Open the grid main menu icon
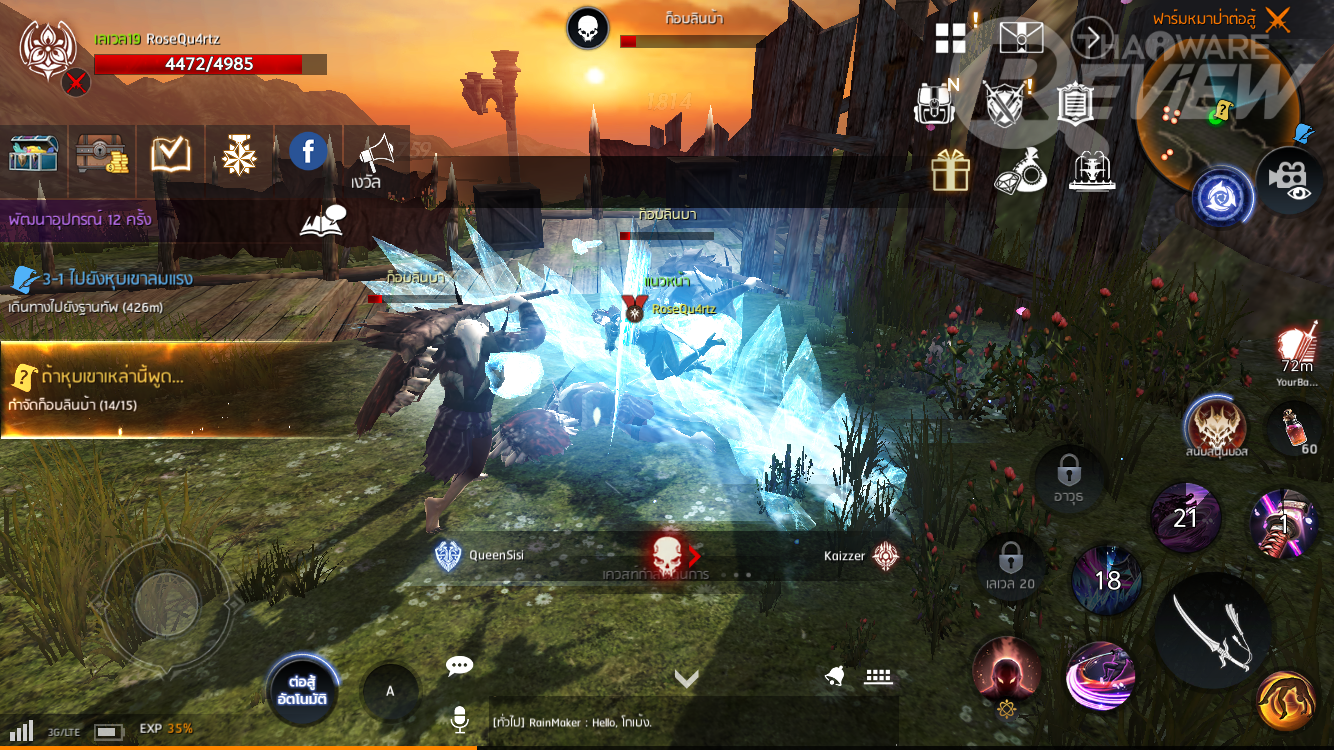 pos(950,39)
